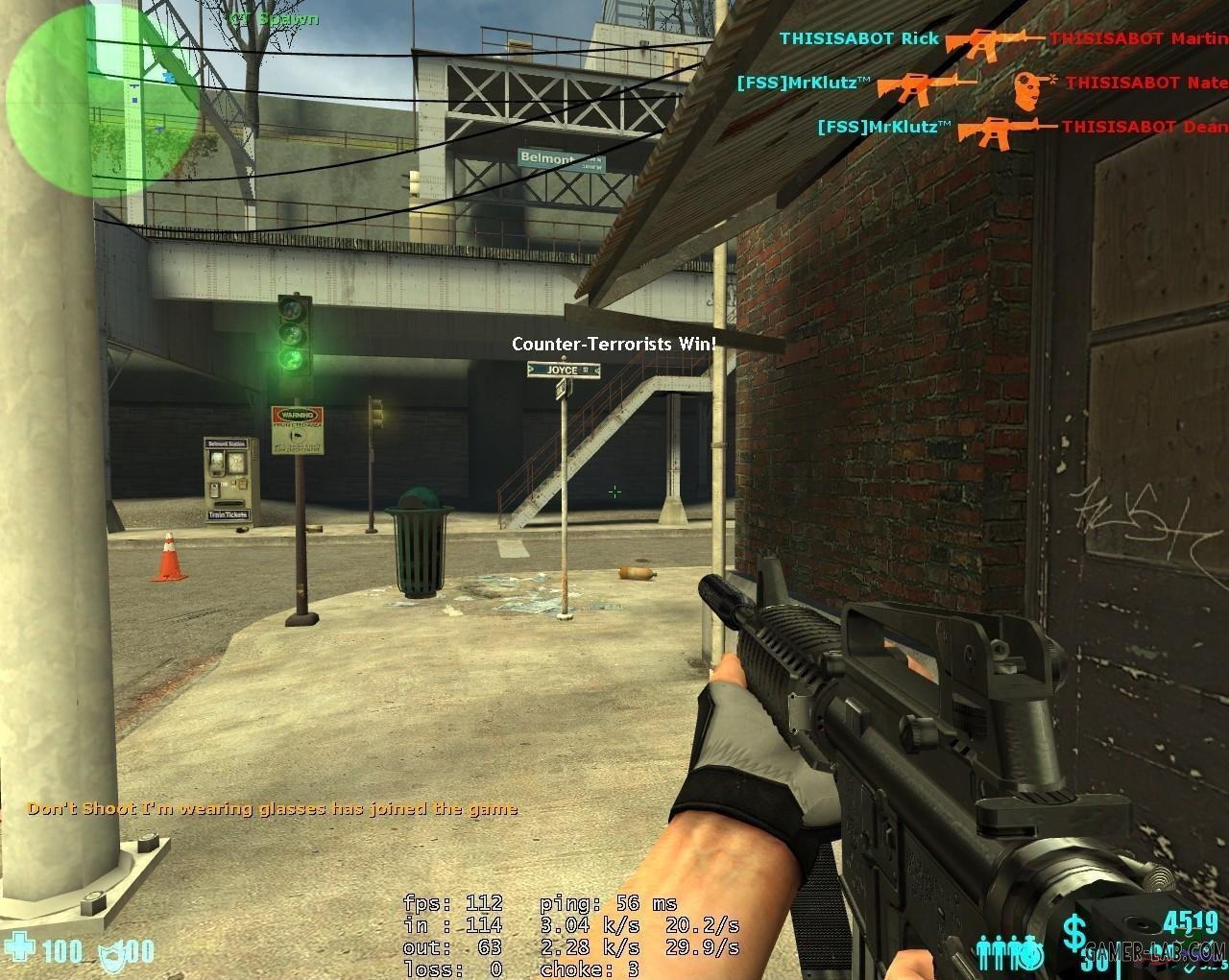Select the kill feed row with THISISABOT Dean
The image size is (1229, 980).
(1021, 127)
